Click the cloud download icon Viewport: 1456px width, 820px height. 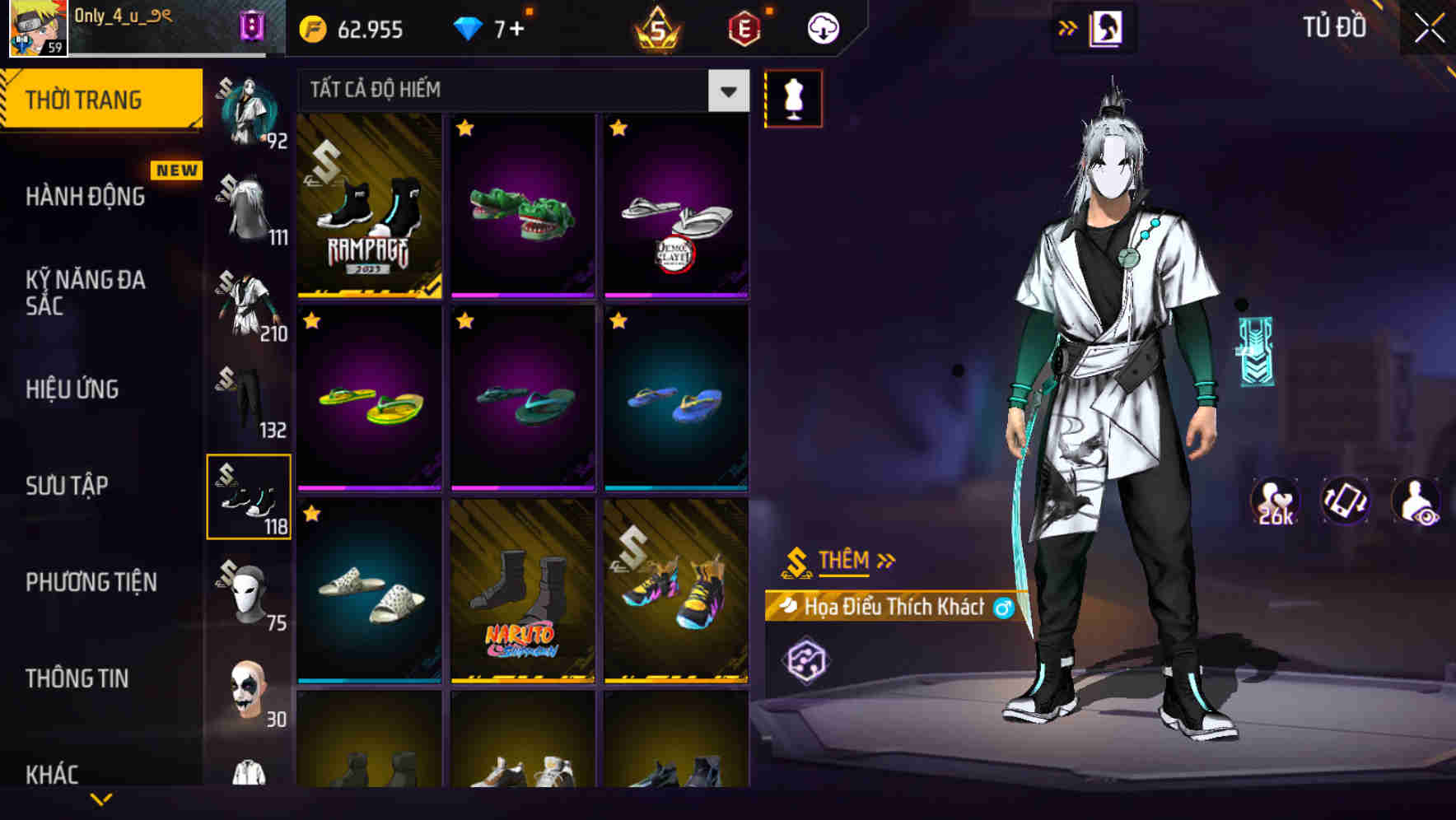821,27
